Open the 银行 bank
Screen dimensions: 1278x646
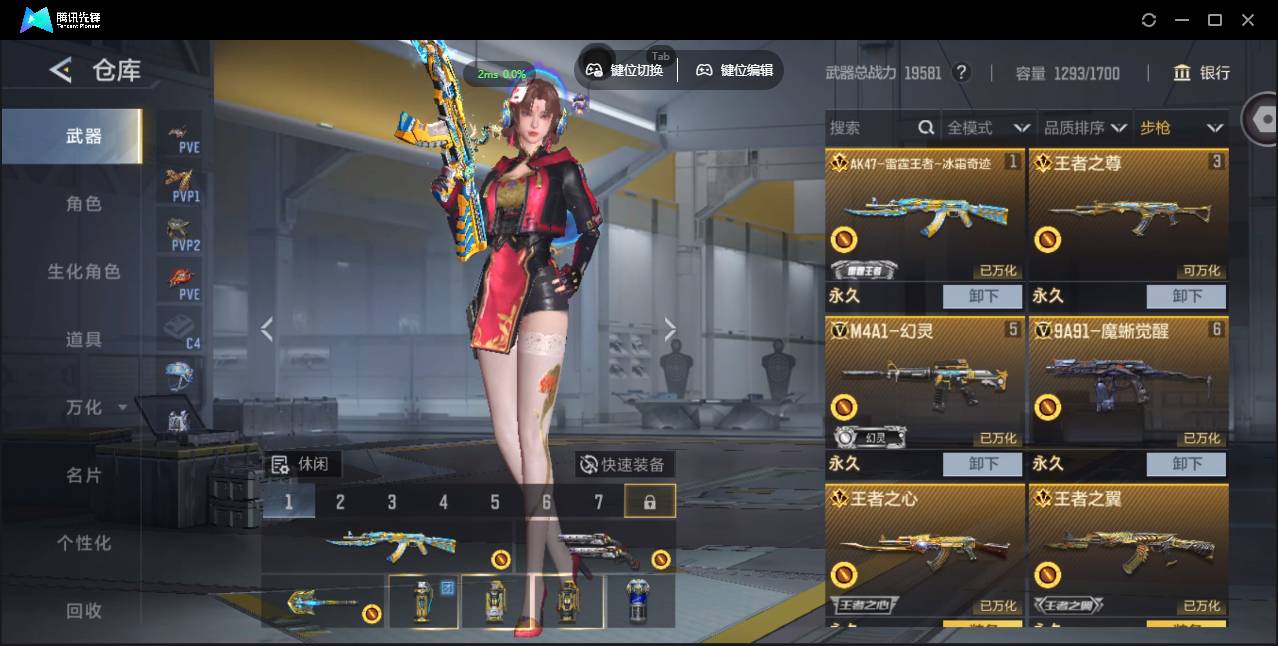(x=1202, y=73)
